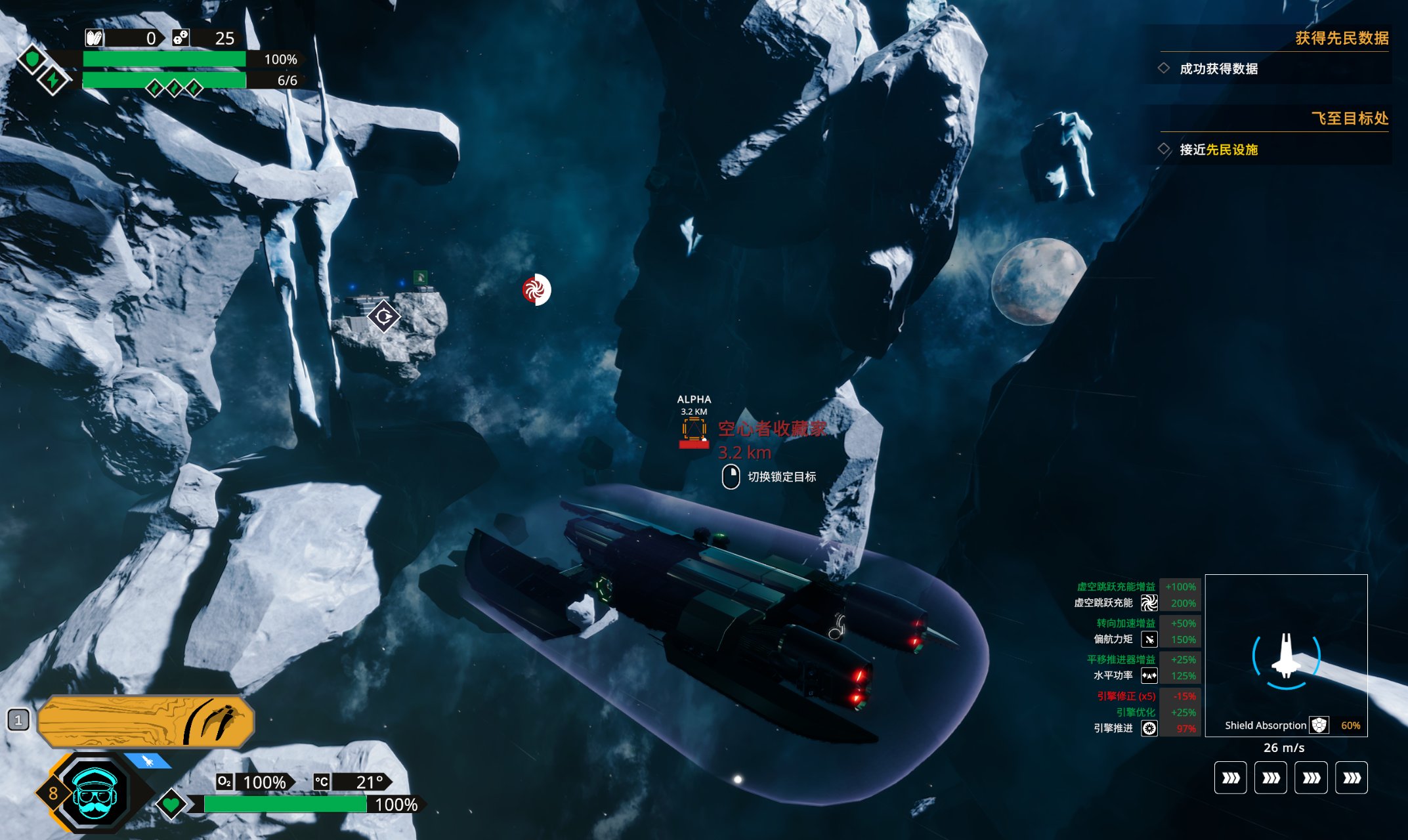Select the orange weapon slot 1
The width and height of the screenshot is (1408, 840).
pos(146,721)
